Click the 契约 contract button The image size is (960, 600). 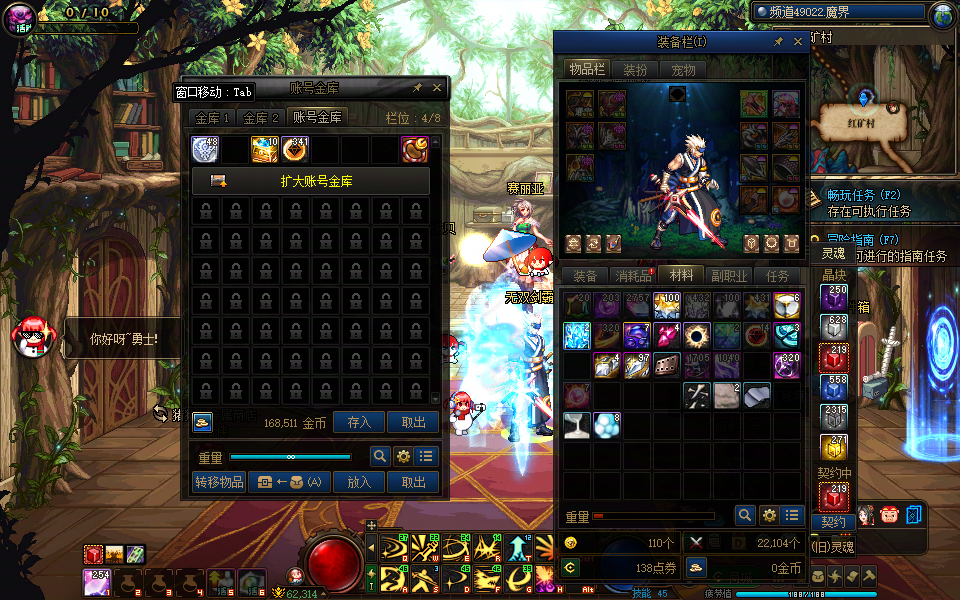click(x=833, y=522)
